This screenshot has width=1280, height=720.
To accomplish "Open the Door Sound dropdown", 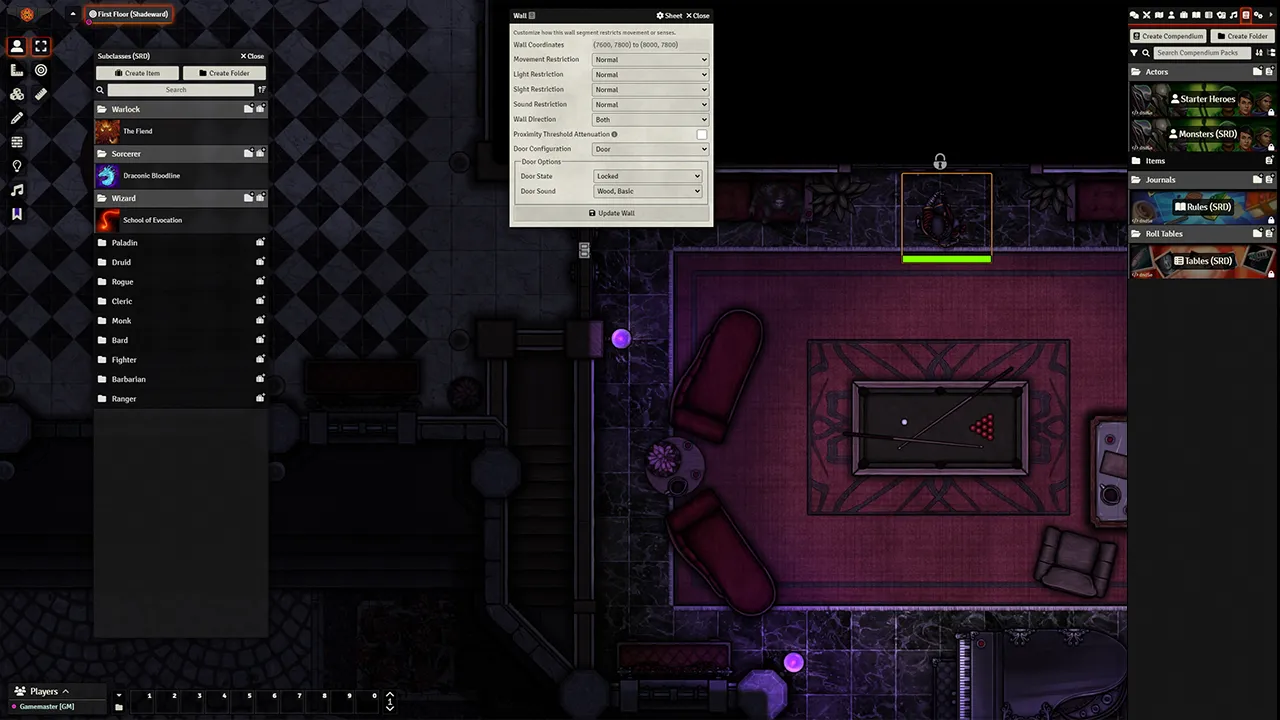I will [x=648, y=191].
